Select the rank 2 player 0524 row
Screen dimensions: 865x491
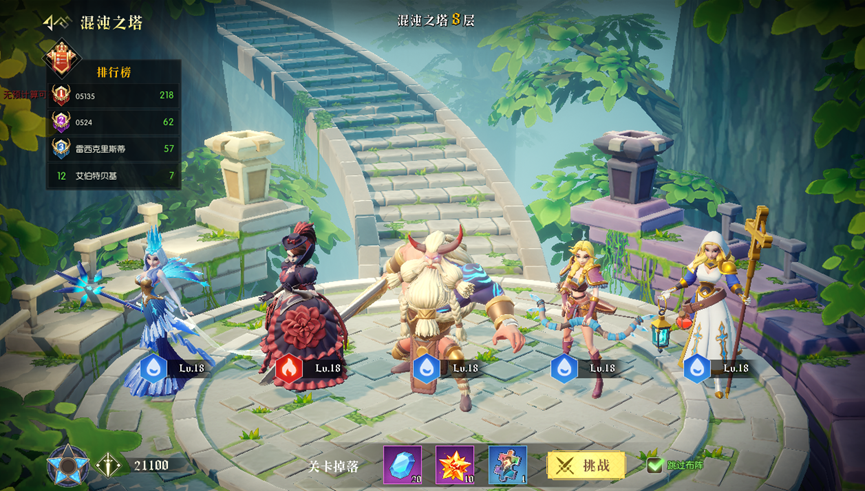tap(114, 122)
